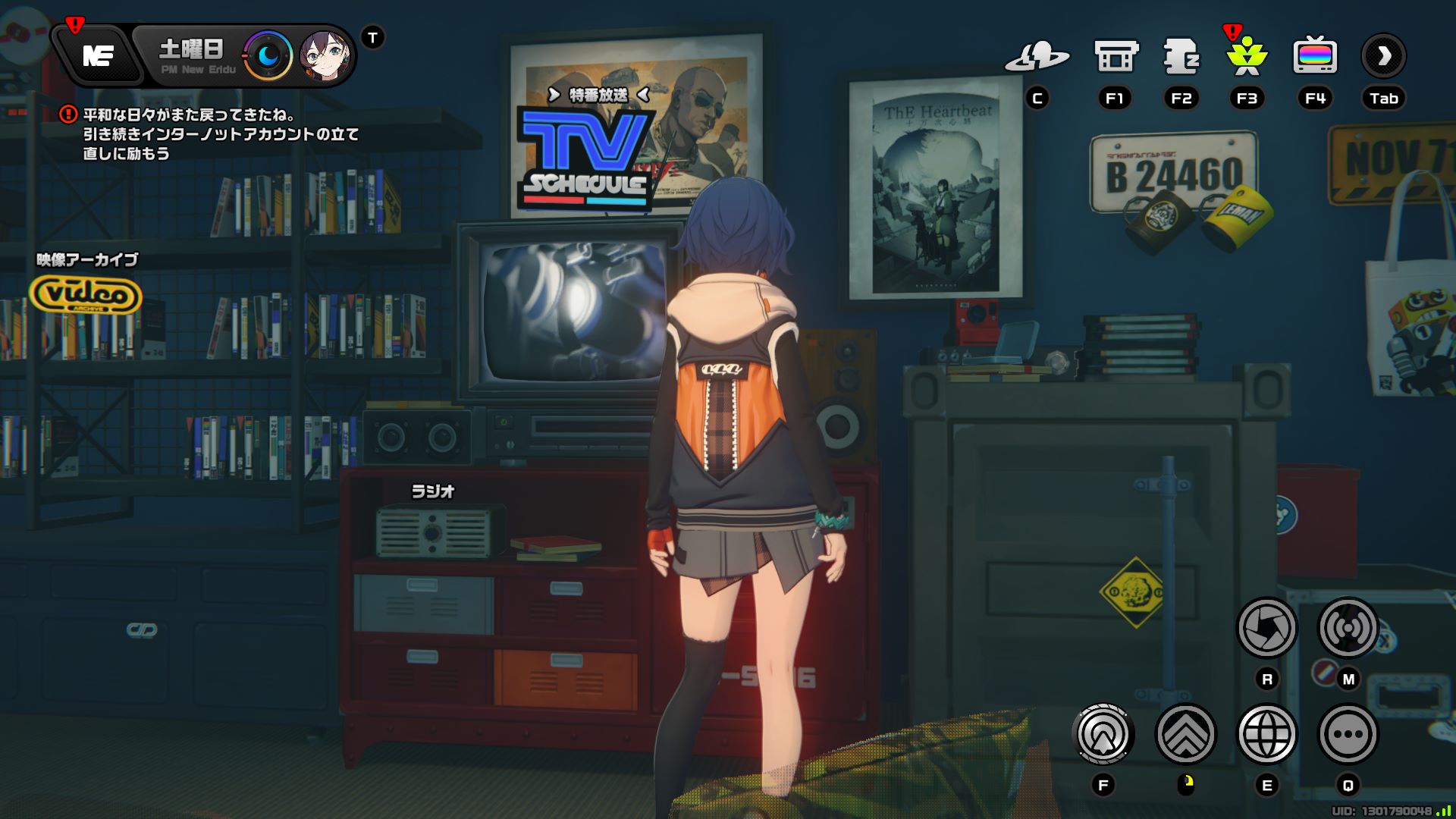The width and height of the screenshot is (1456, 819).
Task: Expand the side menu with the Tab chevron
Action: pos(1384,55)
